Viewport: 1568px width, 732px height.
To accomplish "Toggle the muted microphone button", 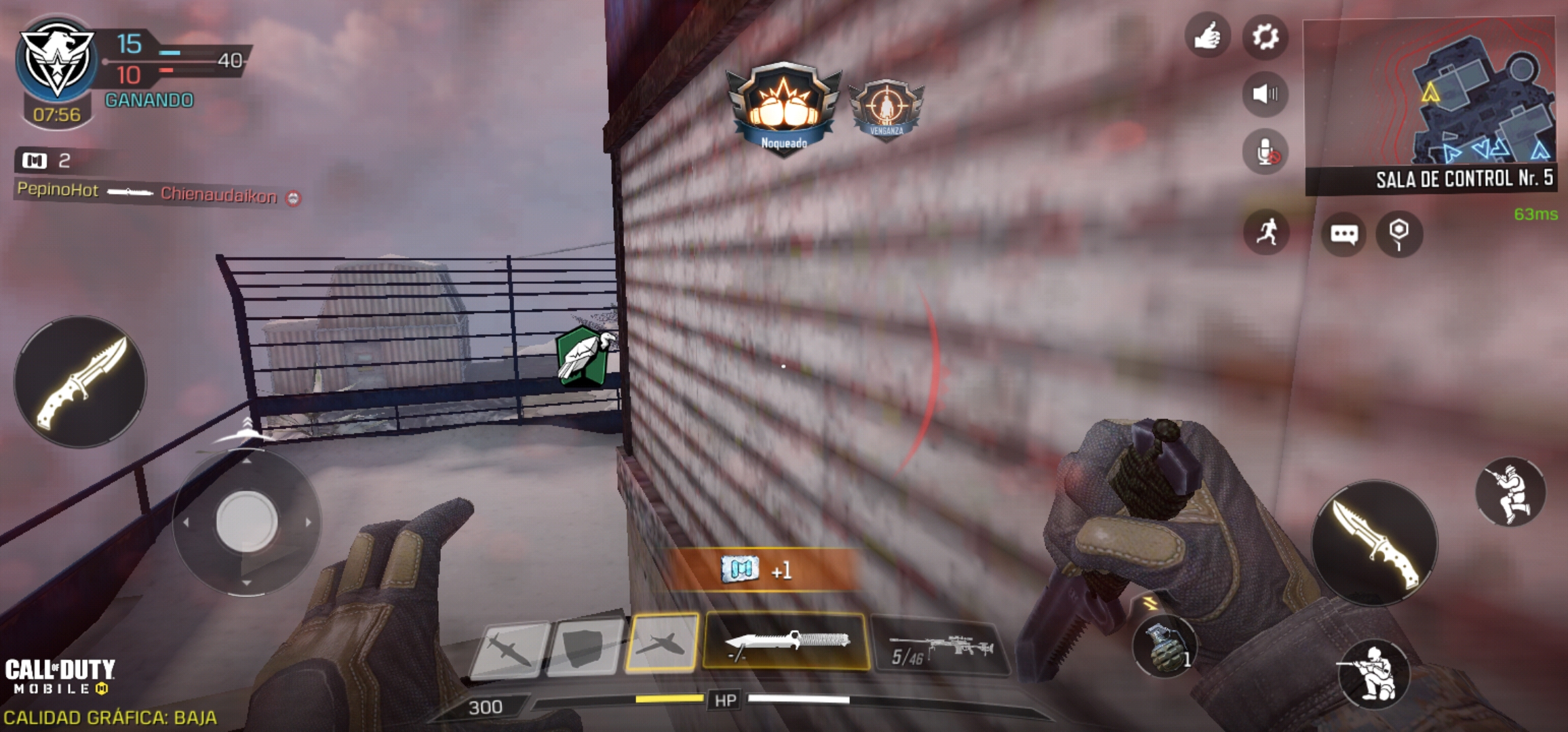I will coord(1266,152).
